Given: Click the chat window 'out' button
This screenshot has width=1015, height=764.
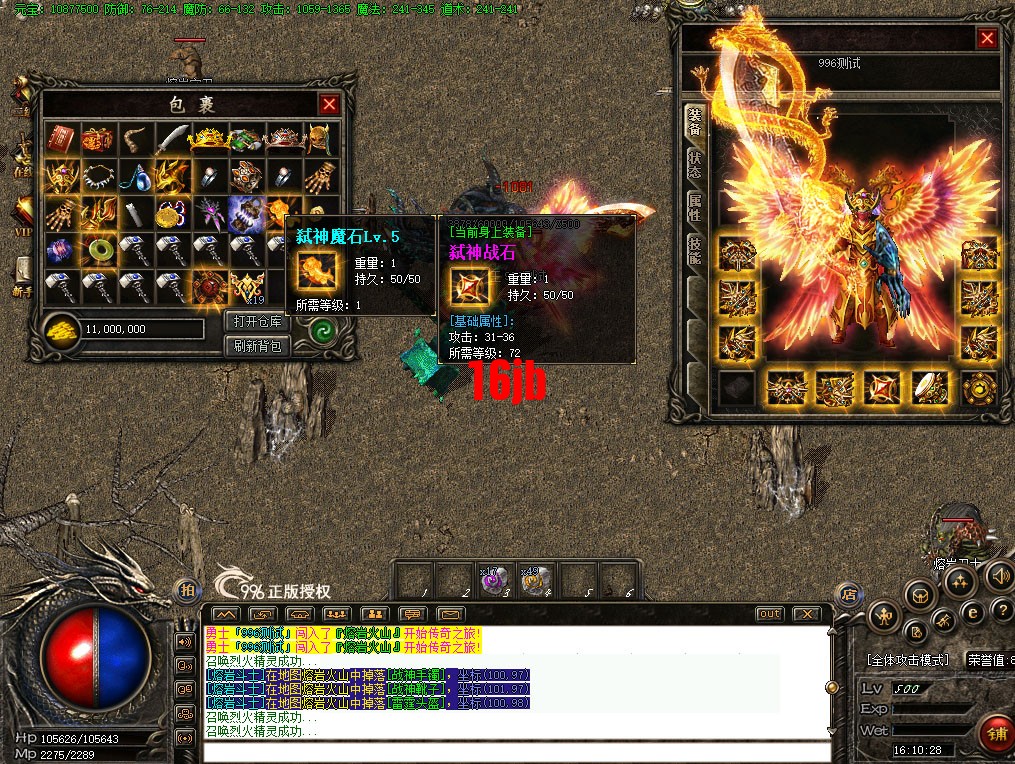Looking at the screenshot, I should pyautogui.click(x=769, y=613).
